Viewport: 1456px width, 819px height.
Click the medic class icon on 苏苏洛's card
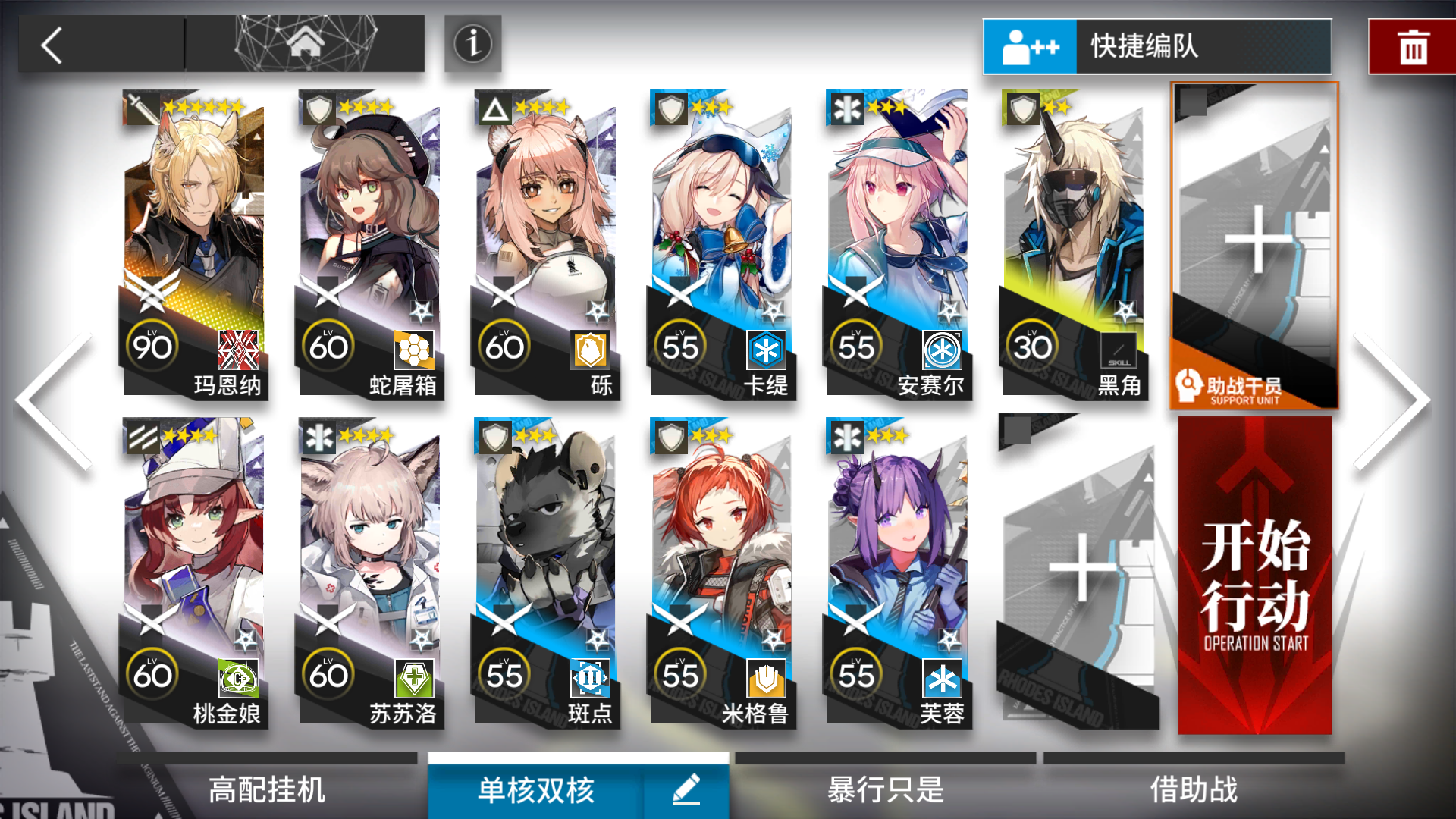point(319,438)
